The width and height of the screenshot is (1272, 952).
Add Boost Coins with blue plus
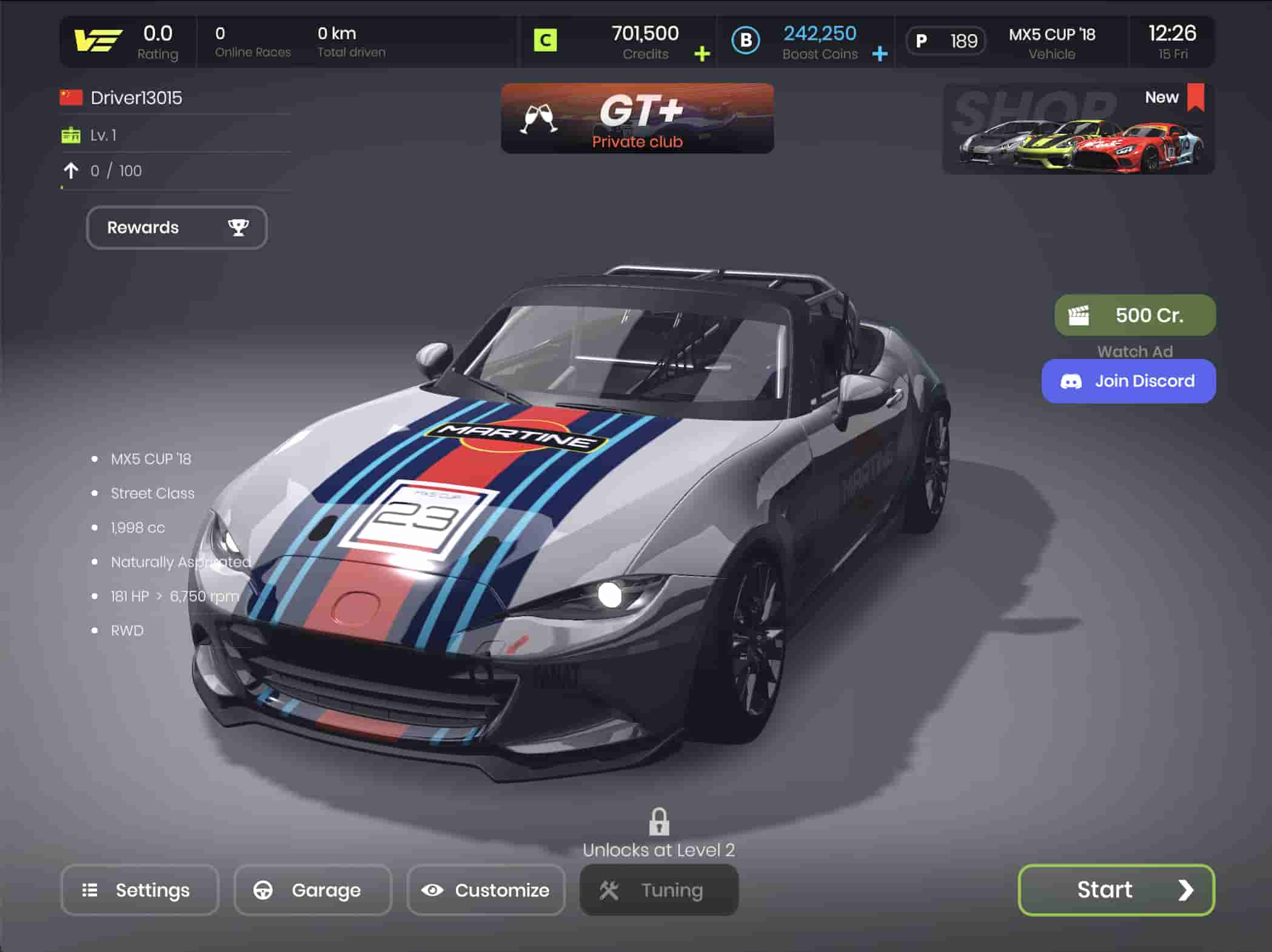pos(880,54)
